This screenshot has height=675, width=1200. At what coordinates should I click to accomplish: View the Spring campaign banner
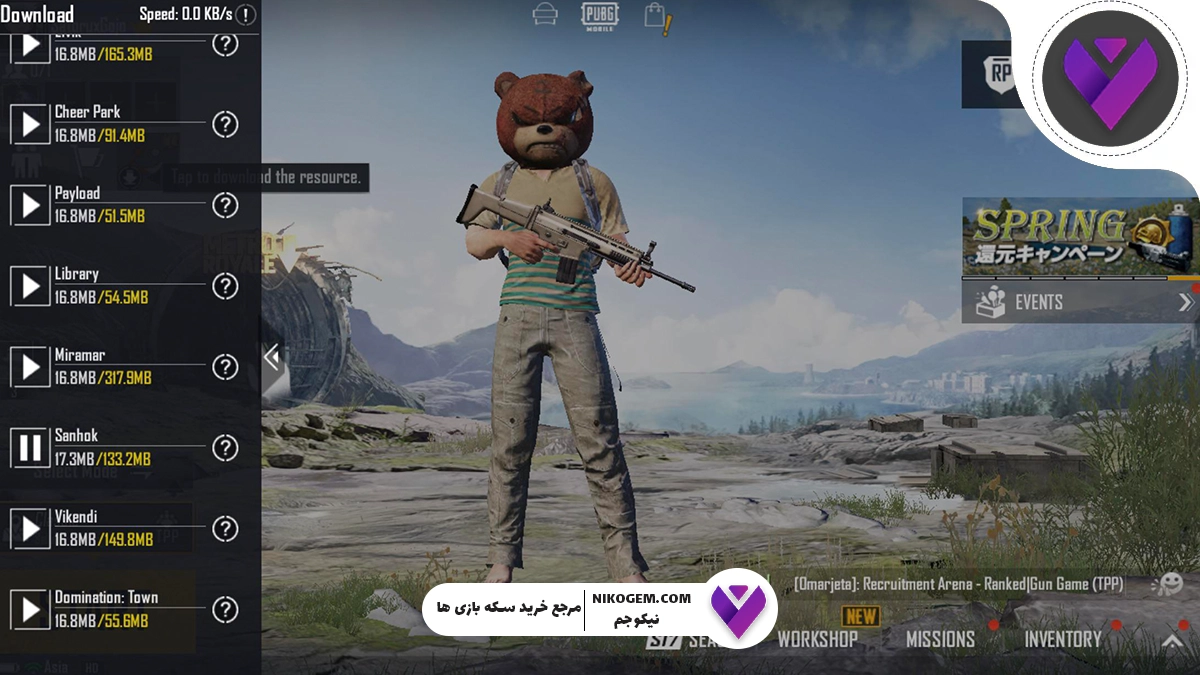(x=1078, y=236)
